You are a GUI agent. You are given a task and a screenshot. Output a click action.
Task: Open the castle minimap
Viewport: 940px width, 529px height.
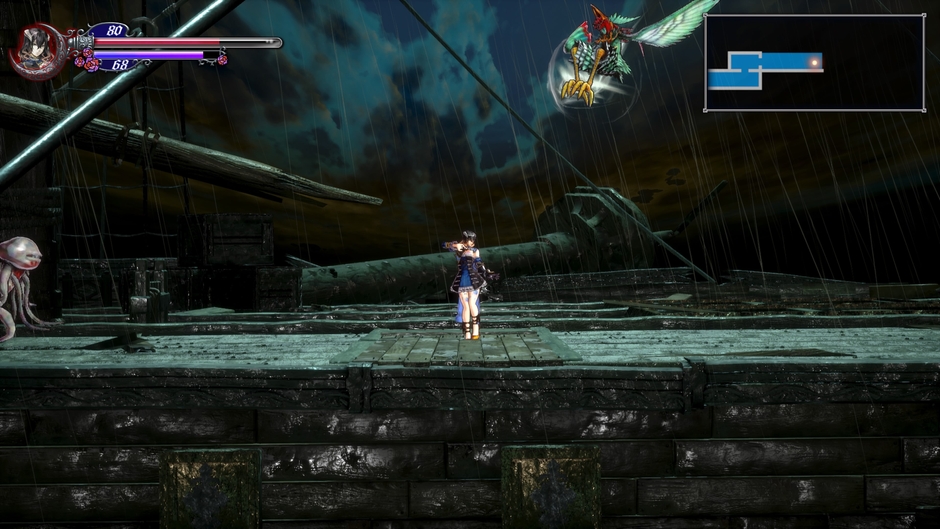coord(814,62)
